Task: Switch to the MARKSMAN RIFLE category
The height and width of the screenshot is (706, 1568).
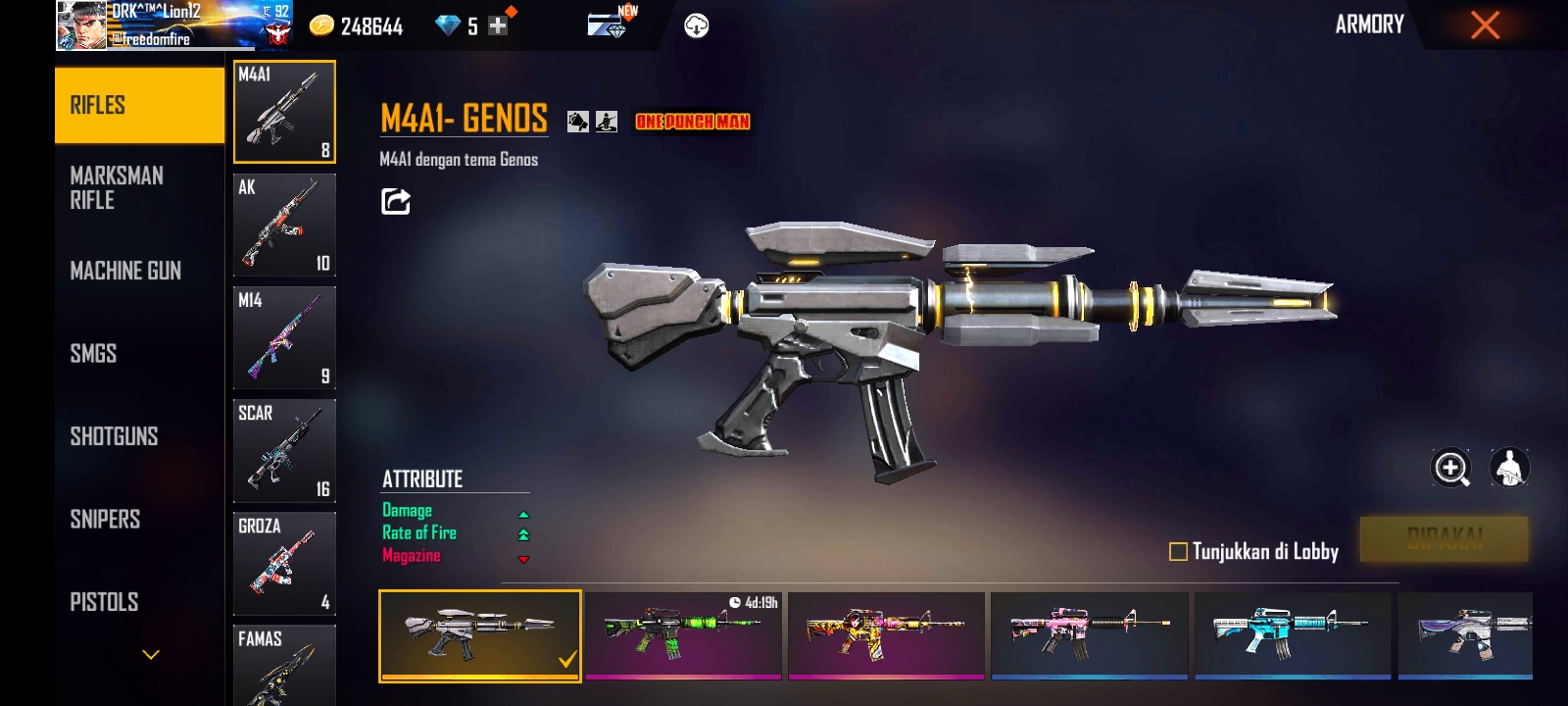Action: click(x=118, y=187)
